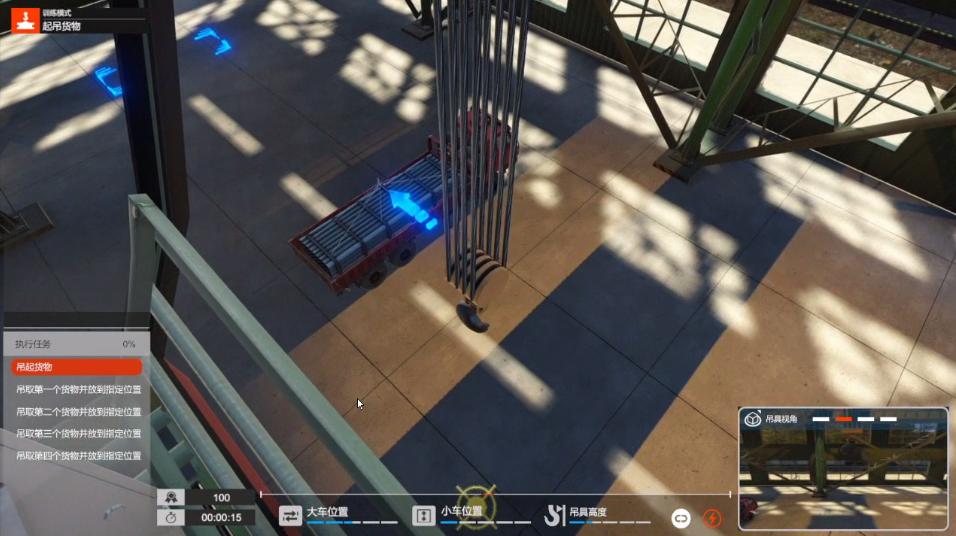Choose the 吊取第三个货物并放到指定位置 task row

[x=78, y=433]
